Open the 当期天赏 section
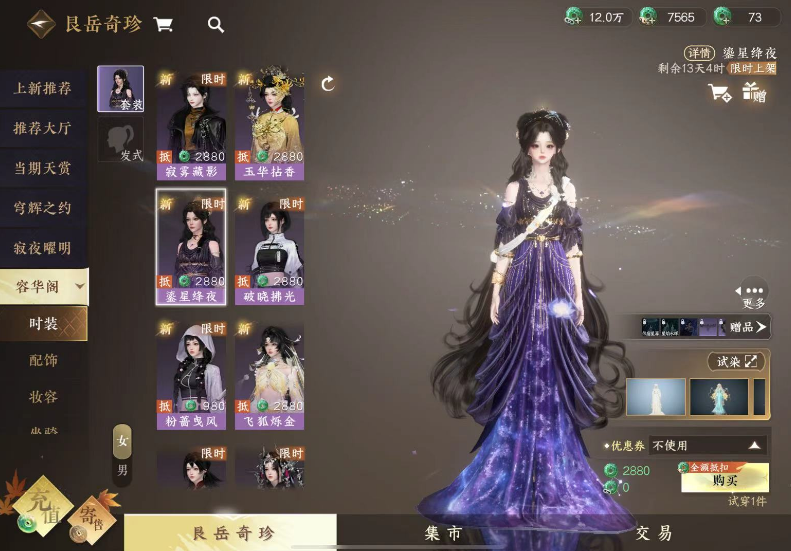 [42, 168]
